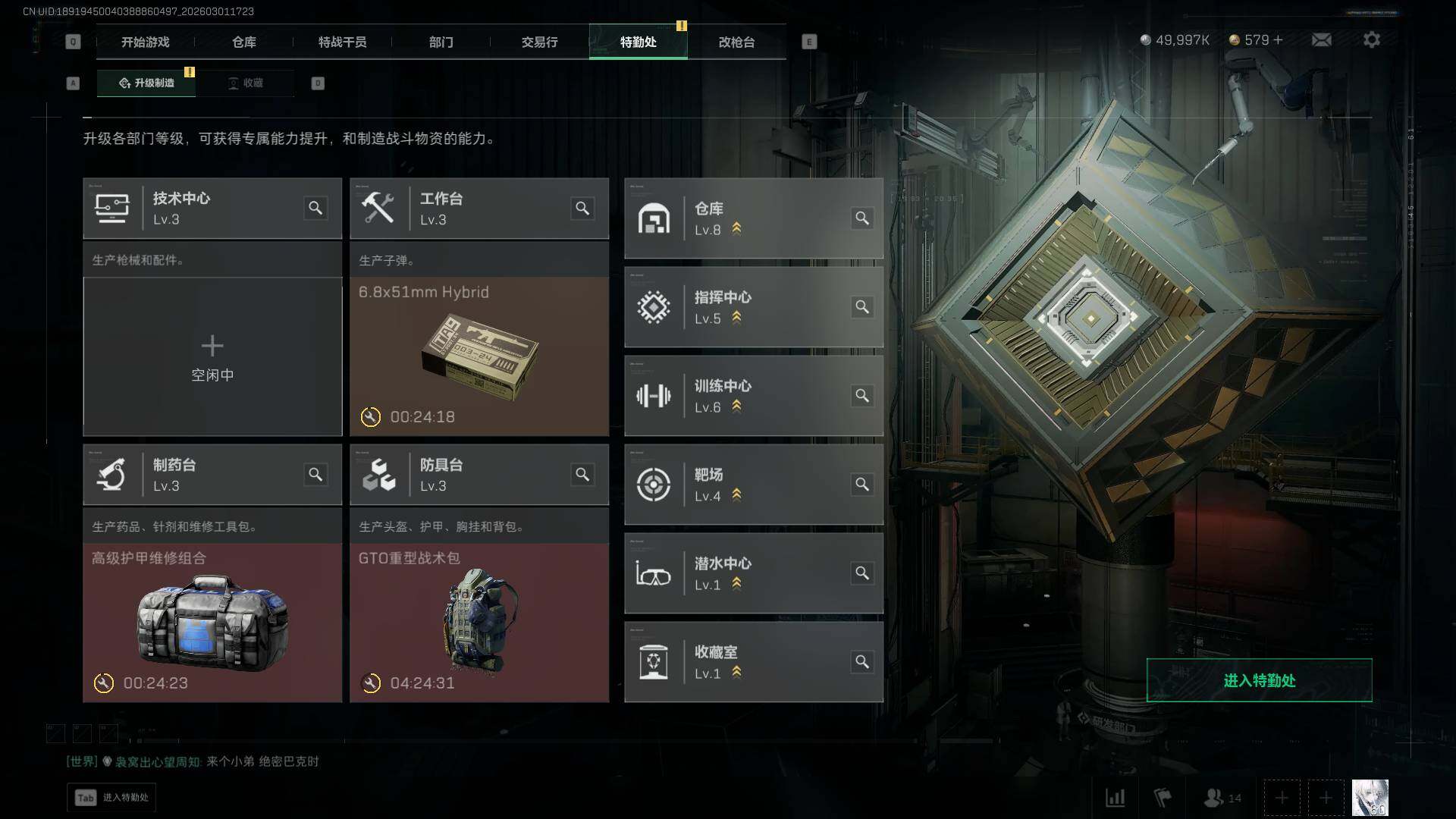This screenshot has height=819, width=1456.
Task: Open the 高级护甲维修组合 production slot
Action: tap(212, 622)
